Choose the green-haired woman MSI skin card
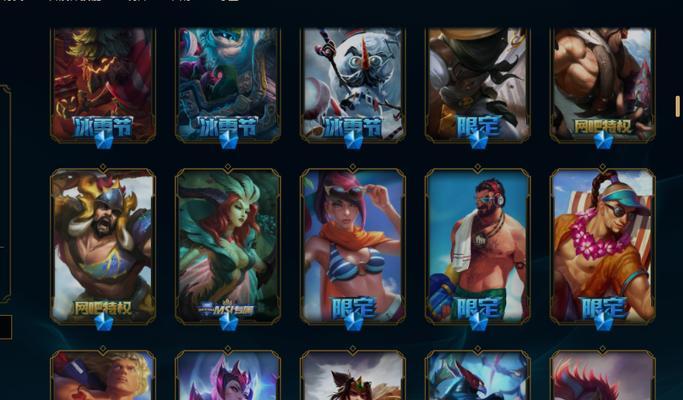Screen dimensions: 683x400 pos(228,245)
